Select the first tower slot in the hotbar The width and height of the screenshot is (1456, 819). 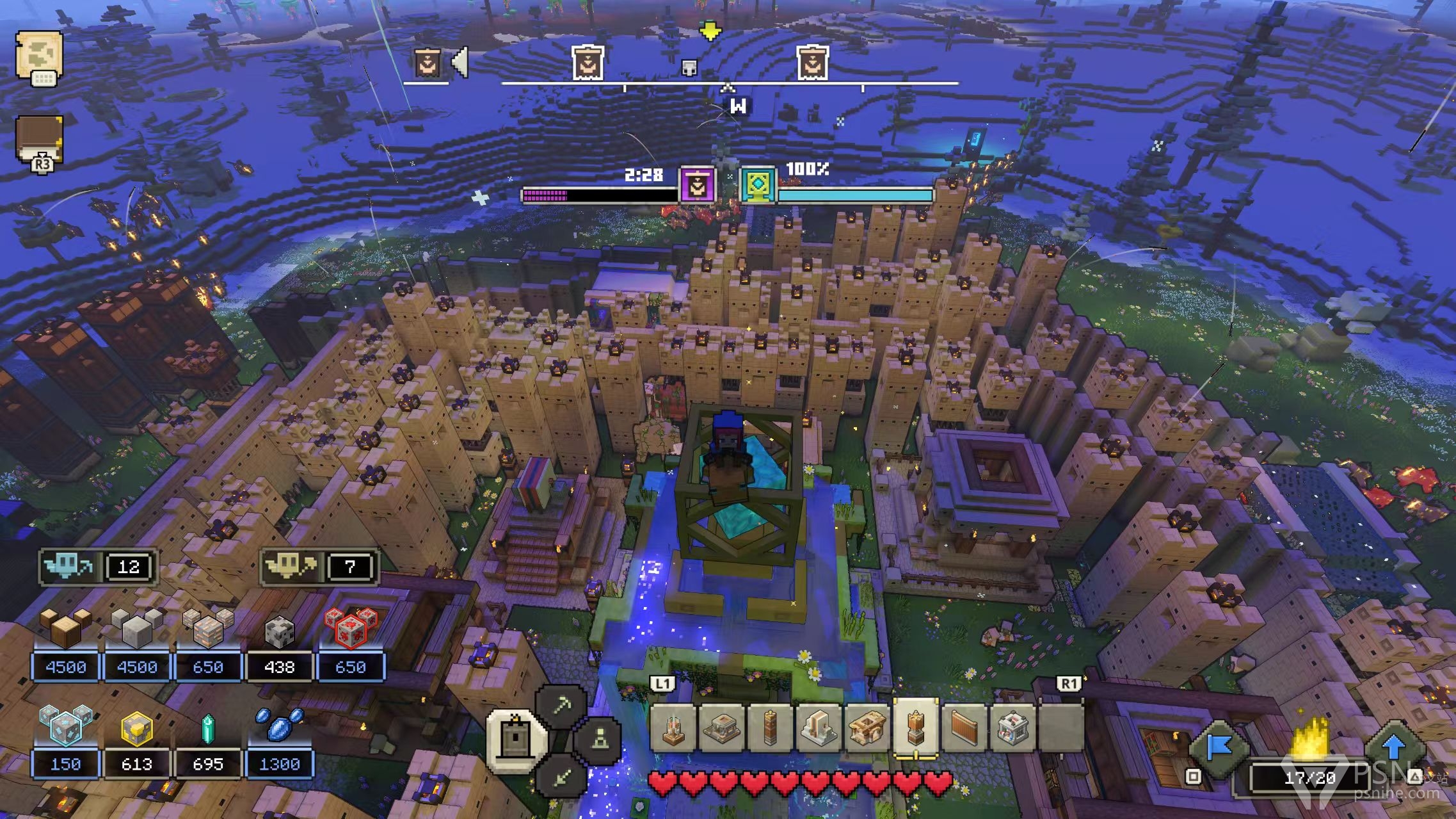click(672, 727)
